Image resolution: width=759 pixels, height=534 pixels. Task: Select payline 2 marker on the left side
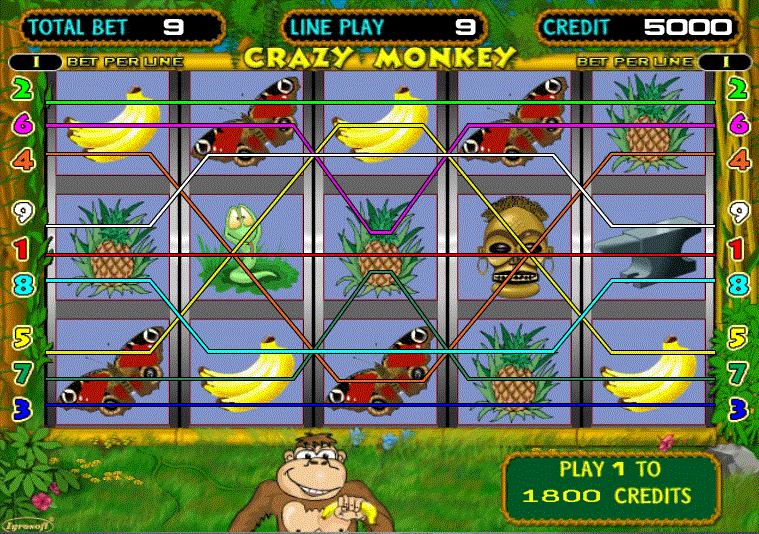click(x=19, y=90)
